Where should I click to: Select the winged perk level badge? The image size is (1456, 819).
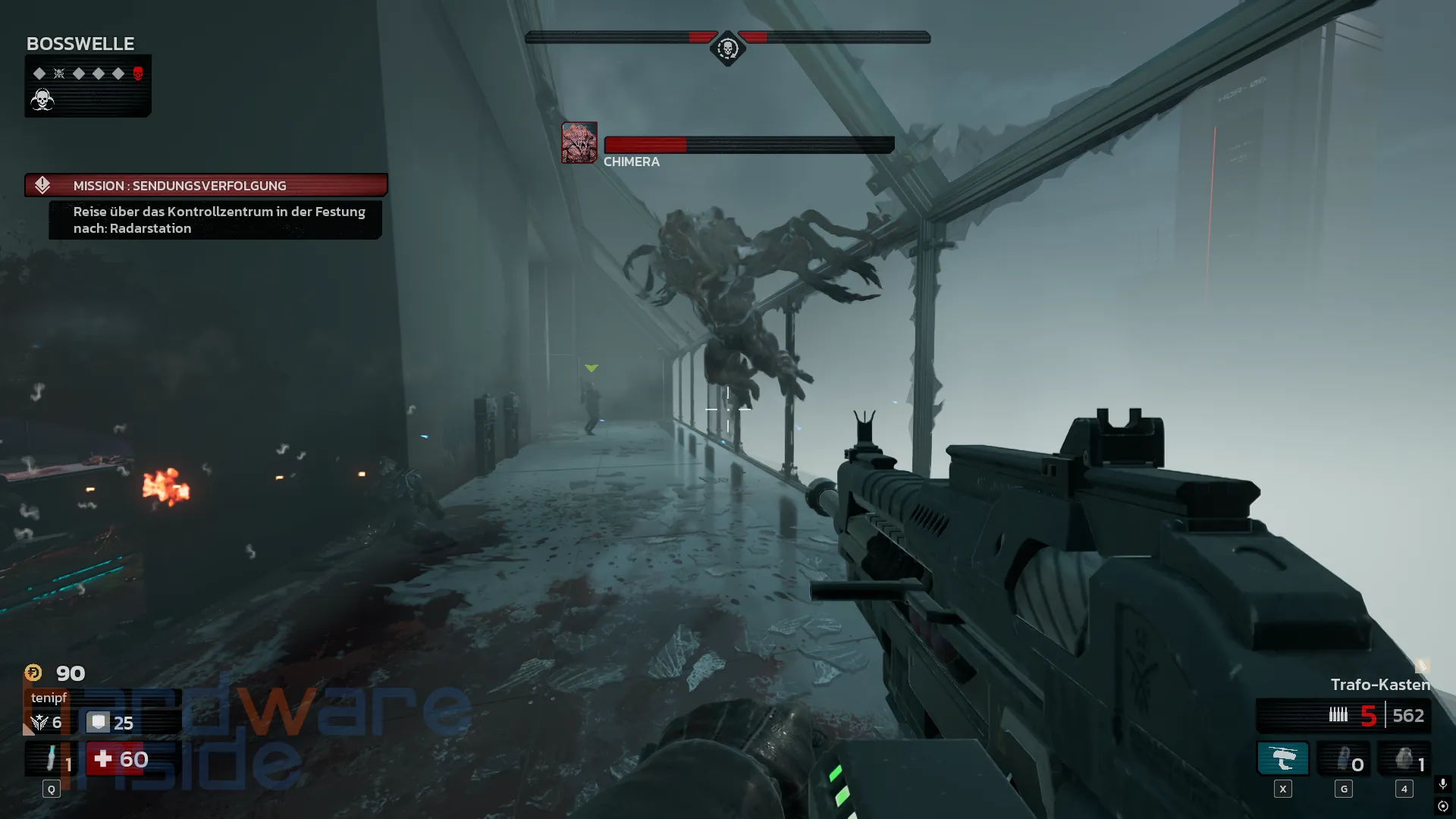[39, 723]
